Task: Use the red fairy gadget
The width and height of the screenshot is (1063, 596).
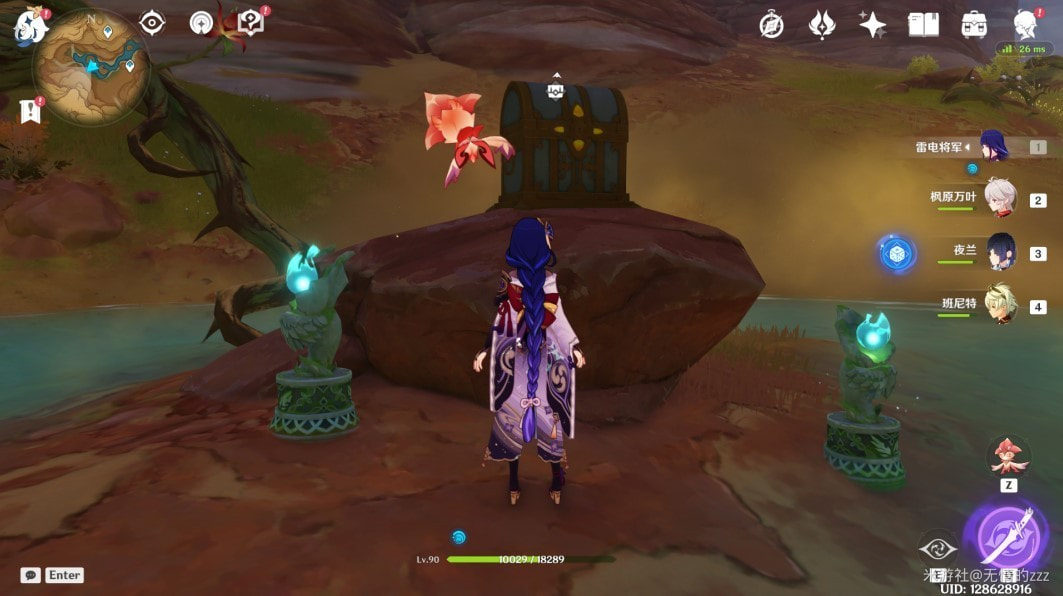Action: point(1008,456)
